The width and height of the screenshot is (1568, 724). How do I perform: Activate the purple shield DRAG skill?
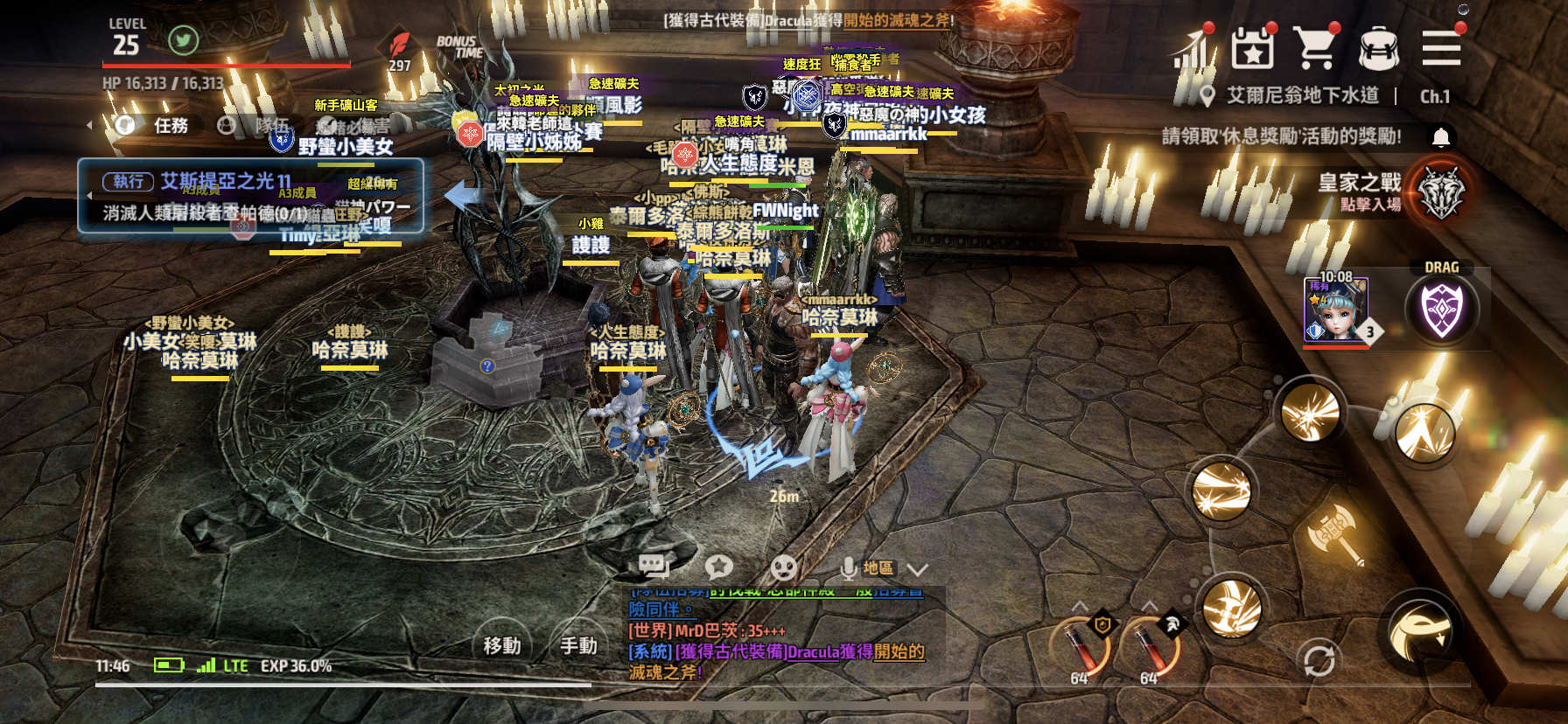pos(1441,310)
